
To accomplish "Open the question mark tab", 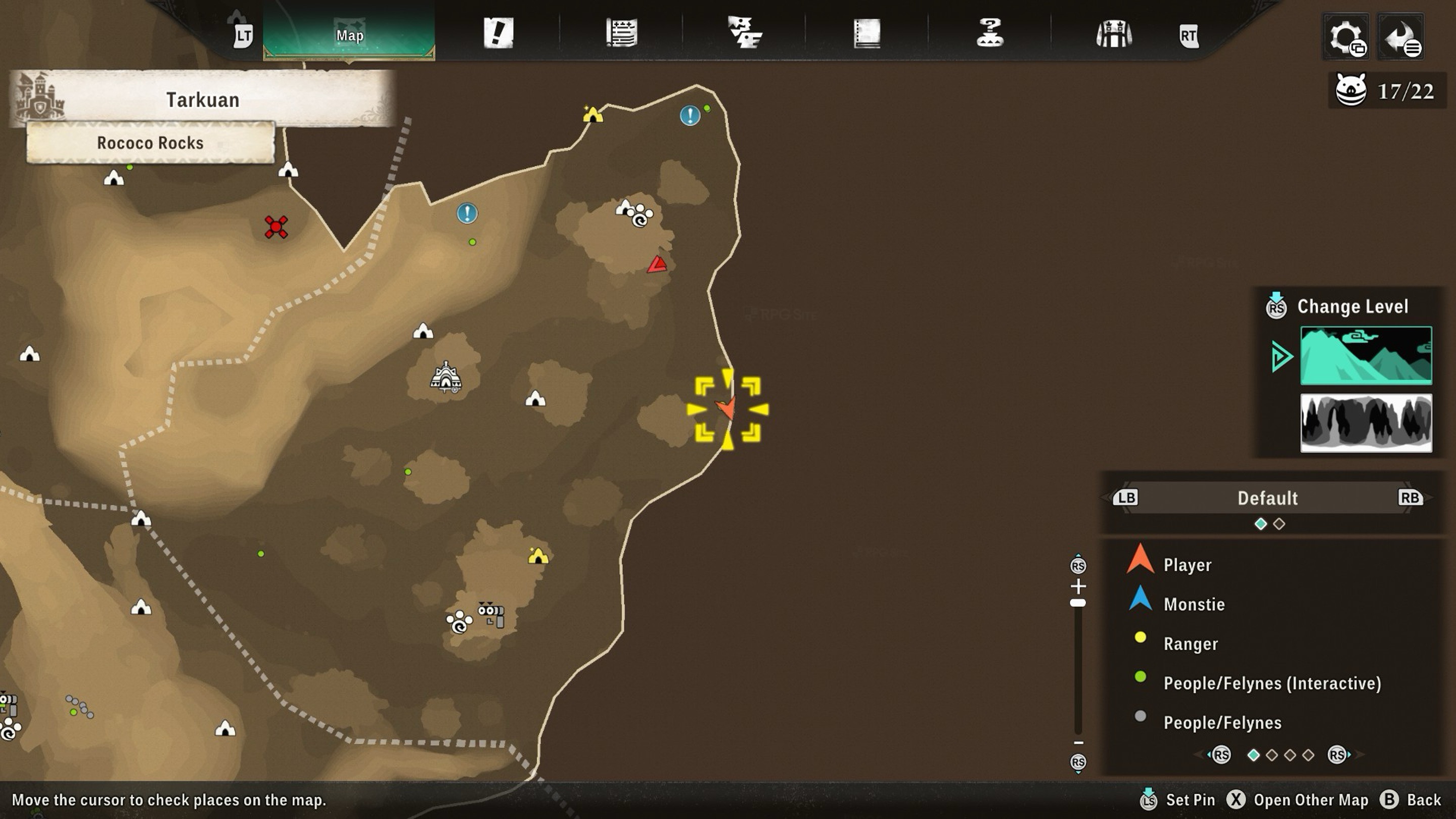I will (990, 33).
